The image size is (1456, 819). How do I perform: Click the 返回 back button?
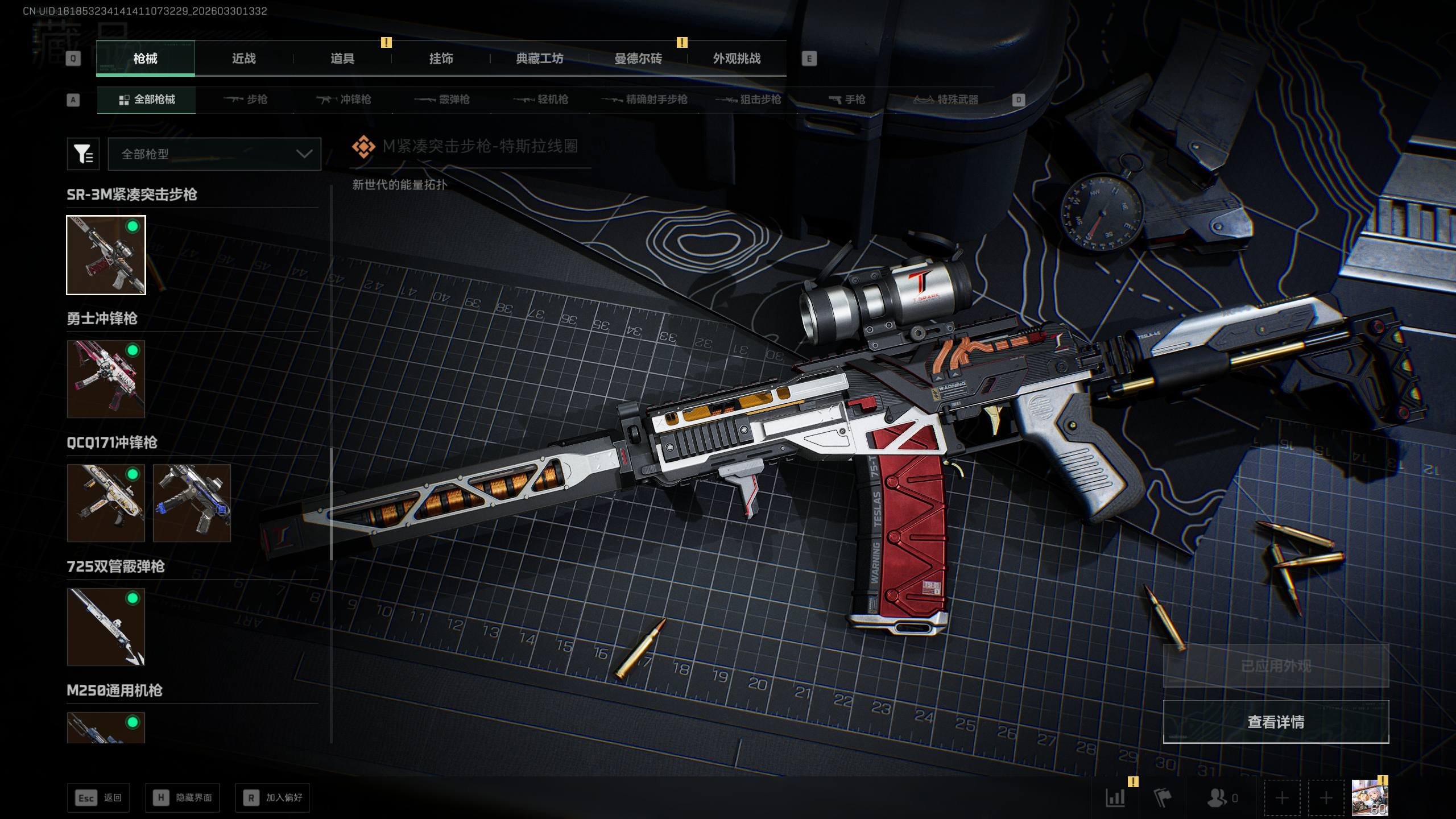pos(98,798)
